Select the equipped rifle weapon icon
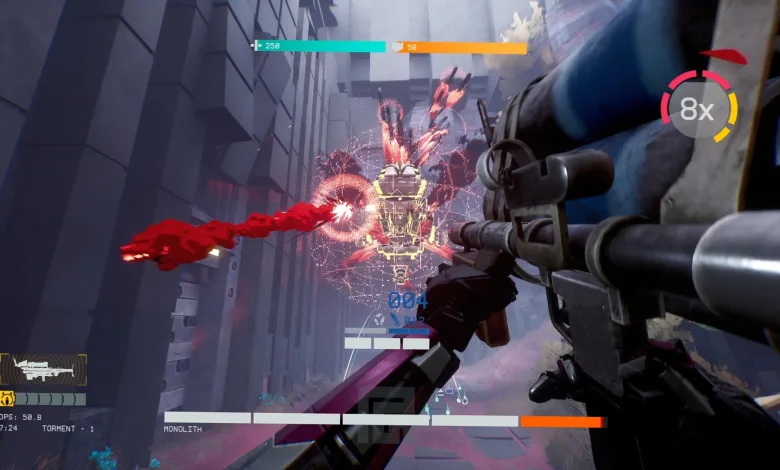780x470 pixels. [x=43, y=370]
